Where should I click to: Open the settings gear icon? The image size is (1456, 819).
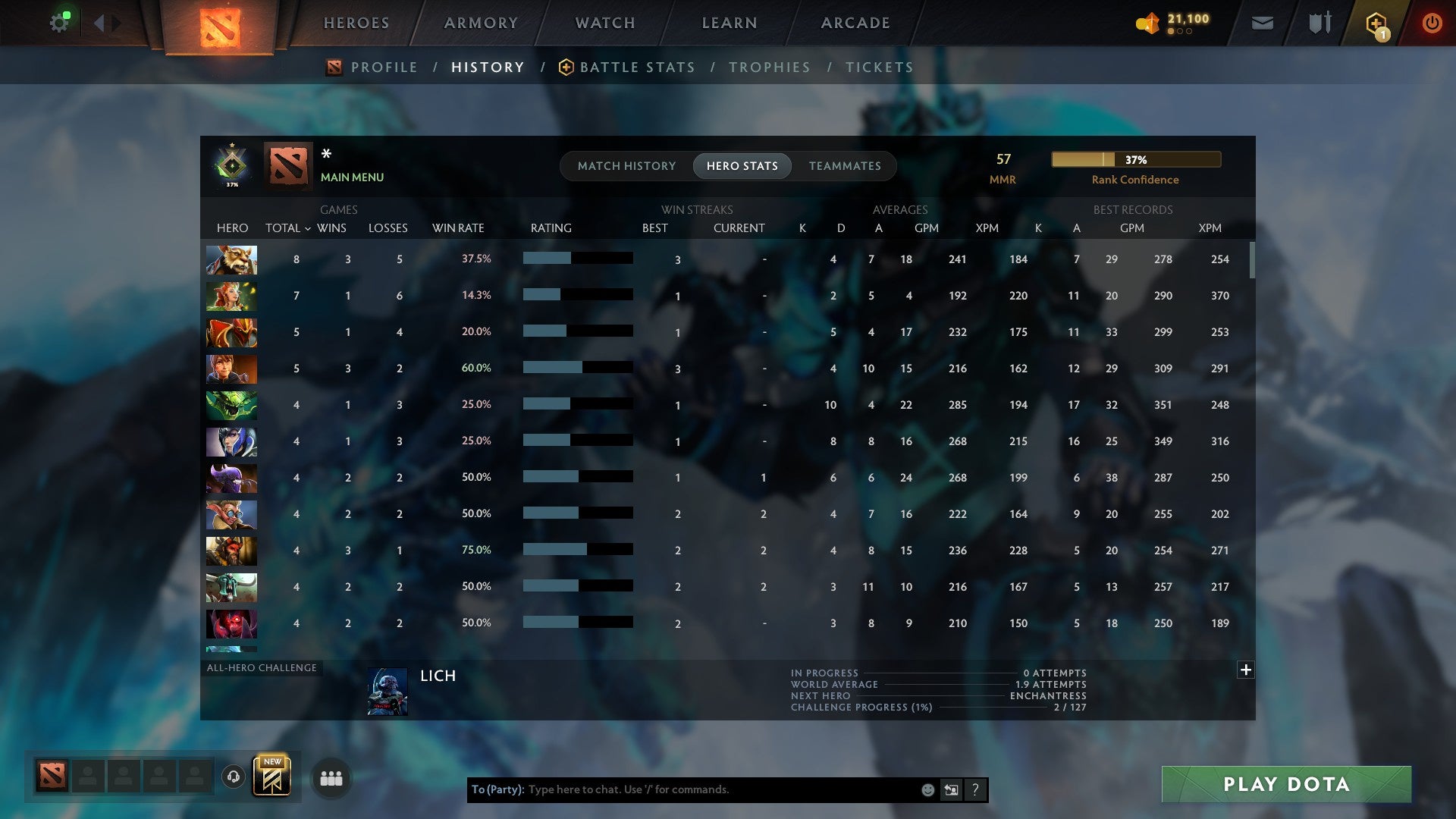point(60,21)
